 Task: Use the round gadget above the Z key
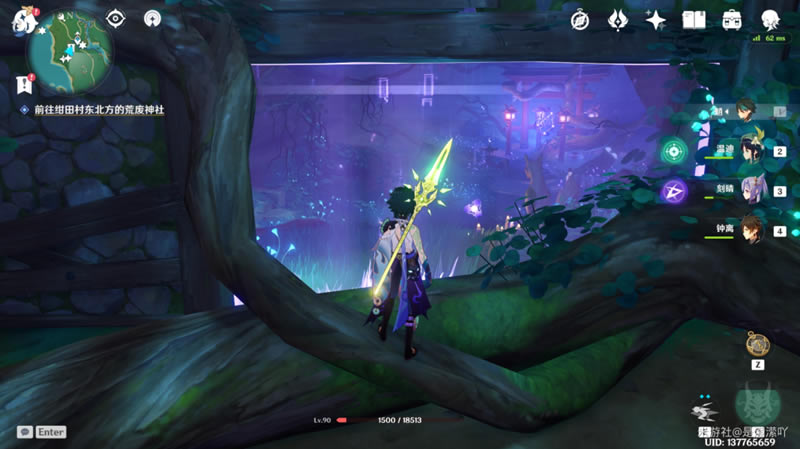coord(757,345)
